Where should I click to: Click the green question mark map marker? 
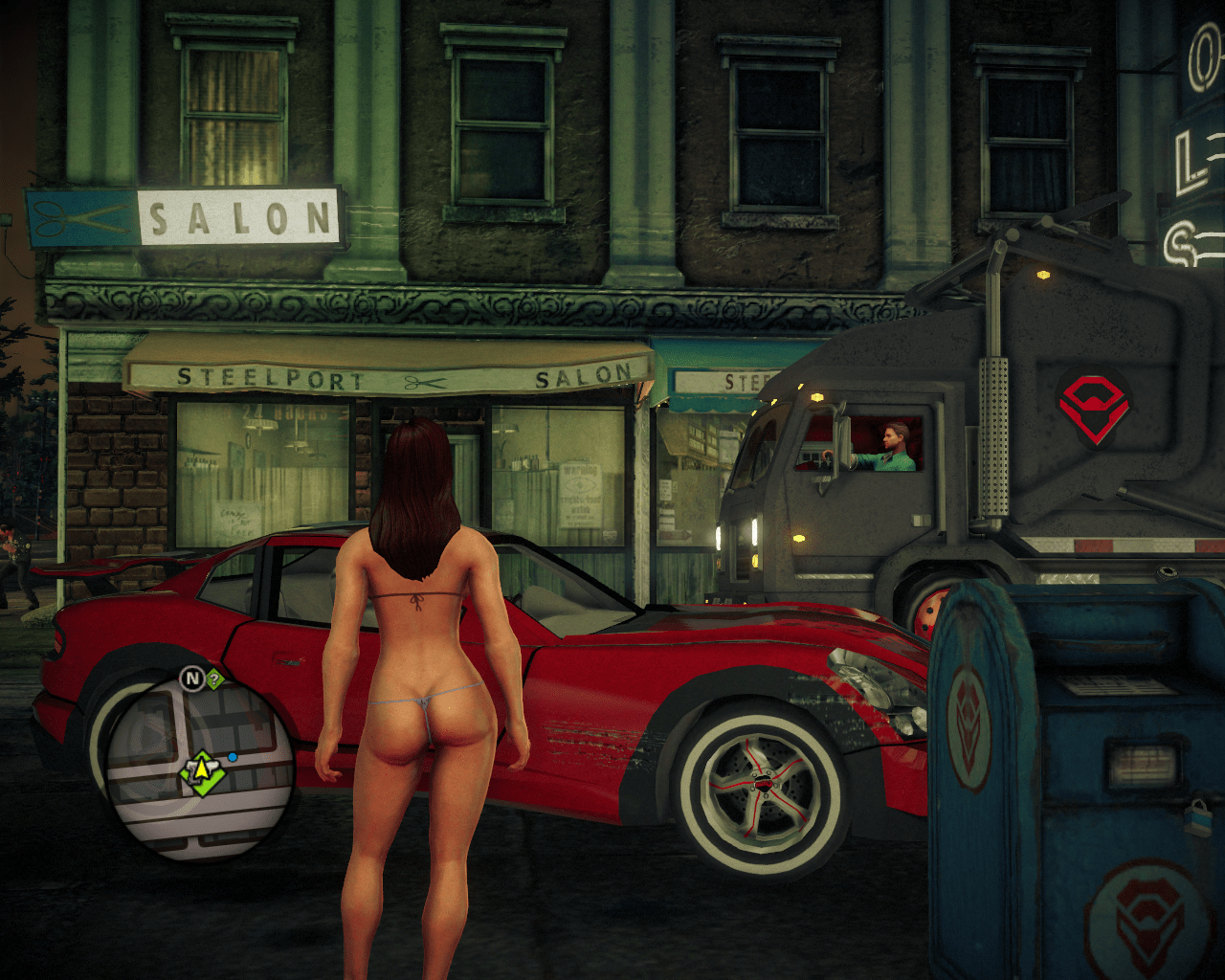pos(214,679)
